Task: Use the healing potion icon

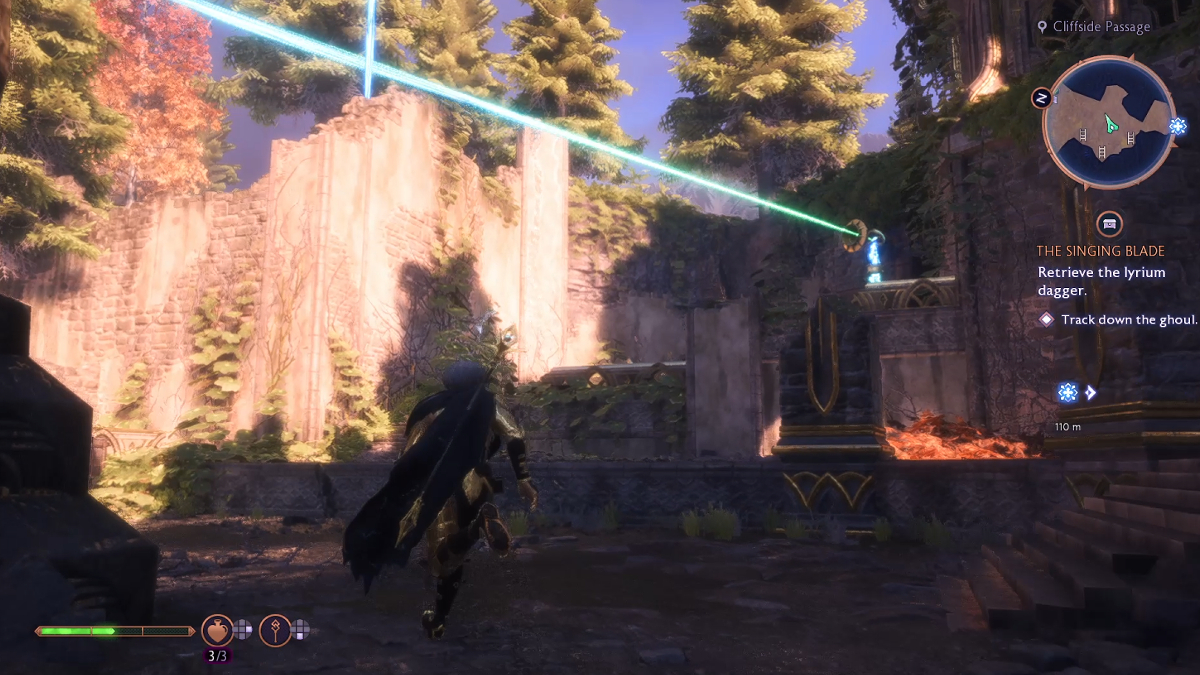Action: tap(217, 630)
